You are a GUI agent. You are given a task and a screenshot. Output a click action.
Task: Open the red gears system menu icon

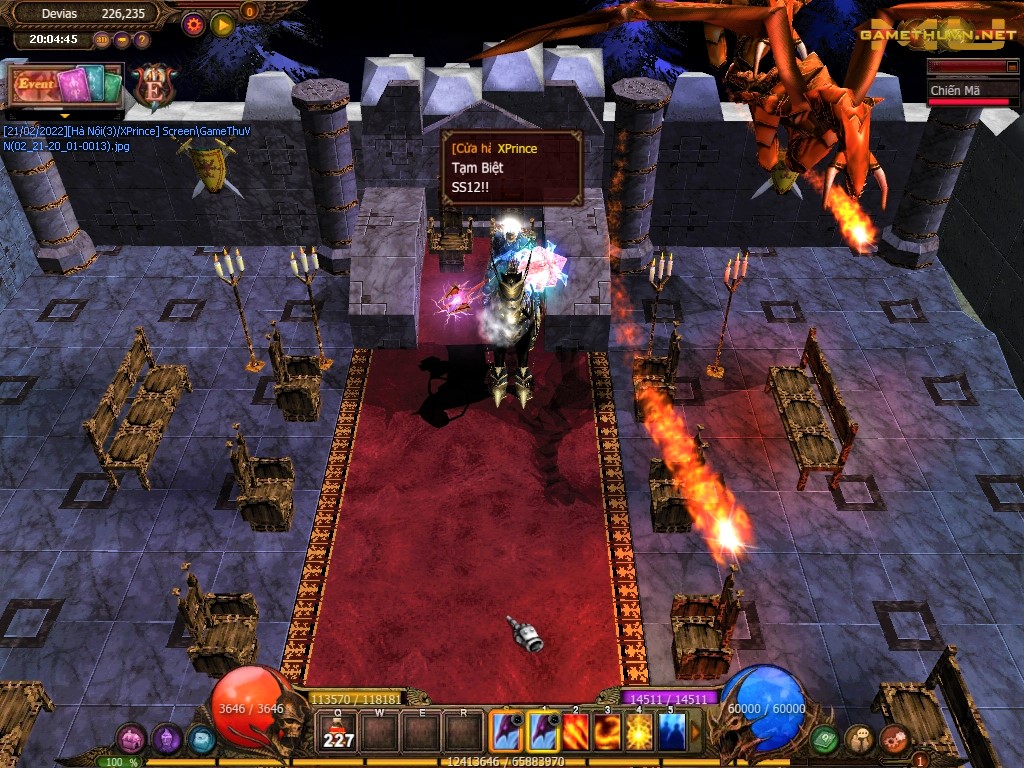895,739
